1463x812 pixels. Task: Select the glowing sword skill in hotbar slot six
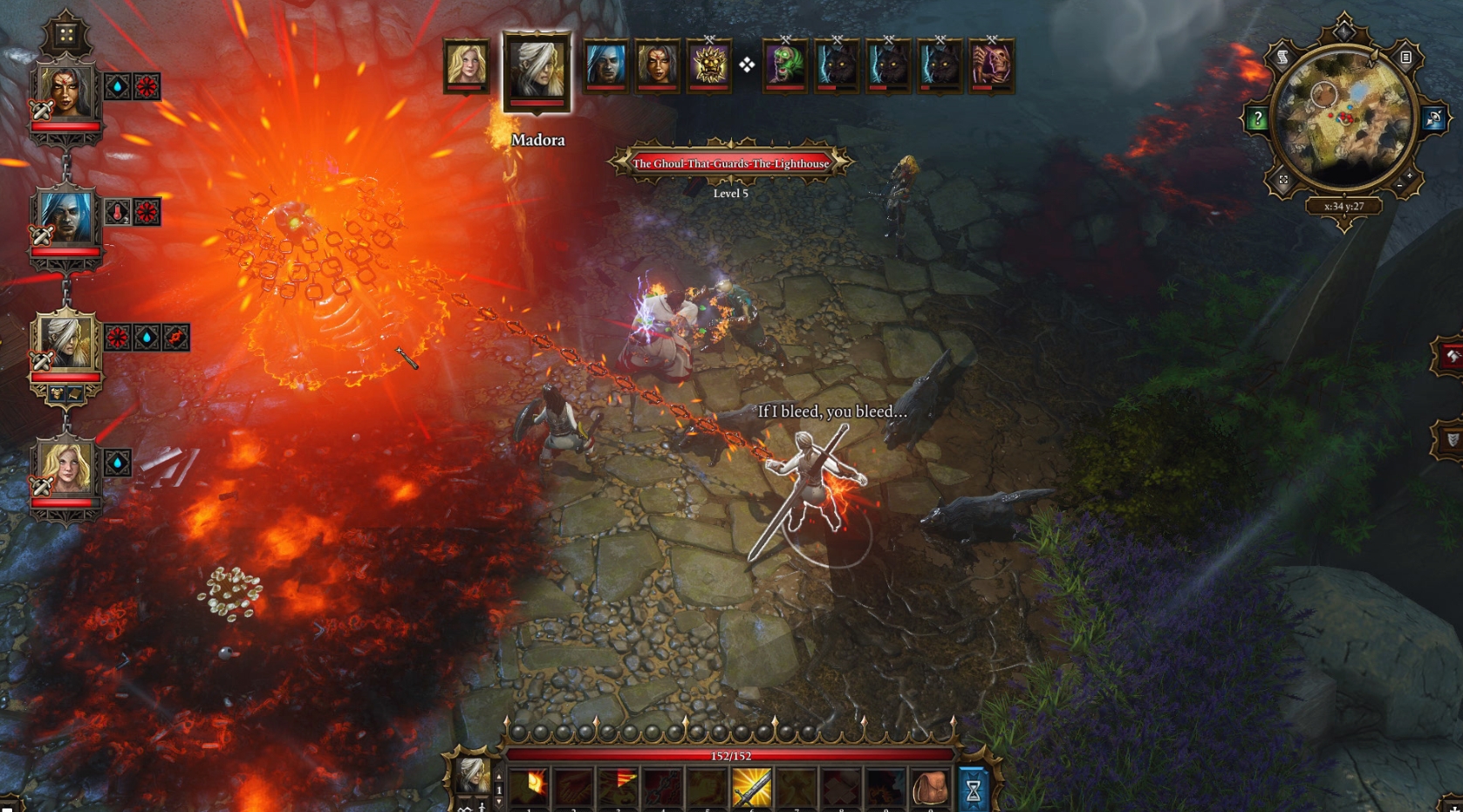[752, 788]
